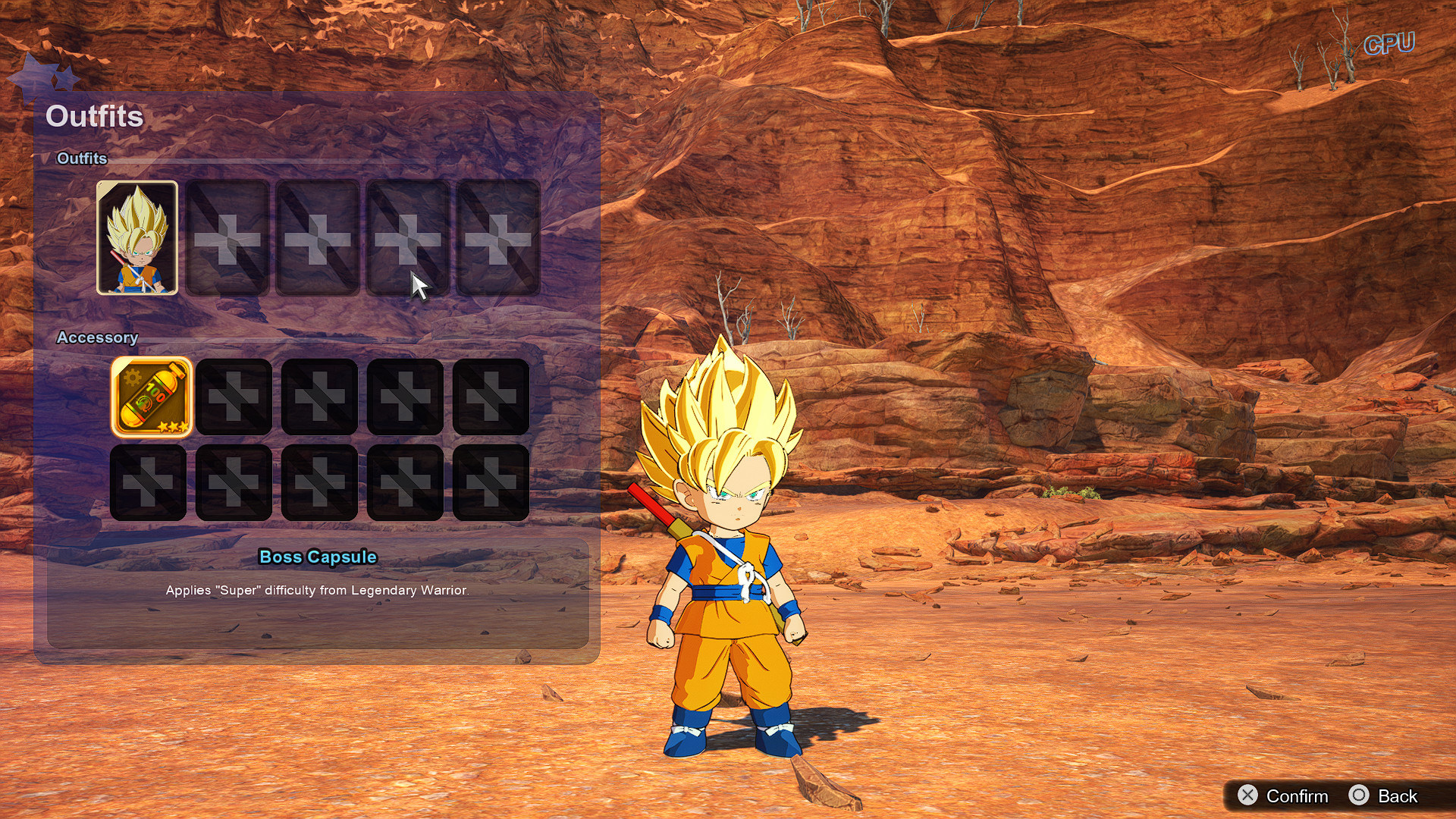Select the last accessory slot in top row

[492, 397]
